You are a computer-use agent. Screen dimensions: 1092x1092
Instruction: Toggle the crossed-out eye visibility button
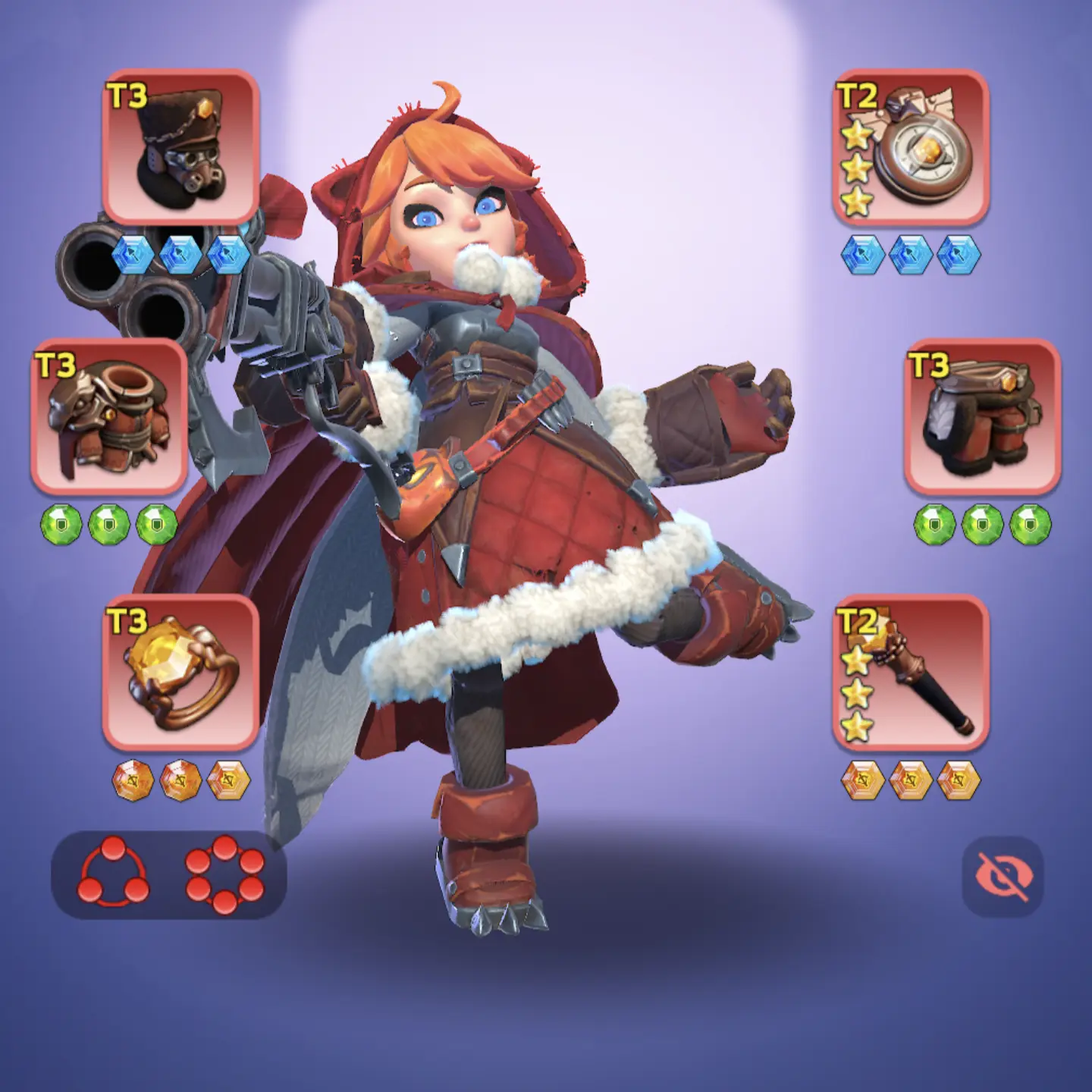point(1003,875)
